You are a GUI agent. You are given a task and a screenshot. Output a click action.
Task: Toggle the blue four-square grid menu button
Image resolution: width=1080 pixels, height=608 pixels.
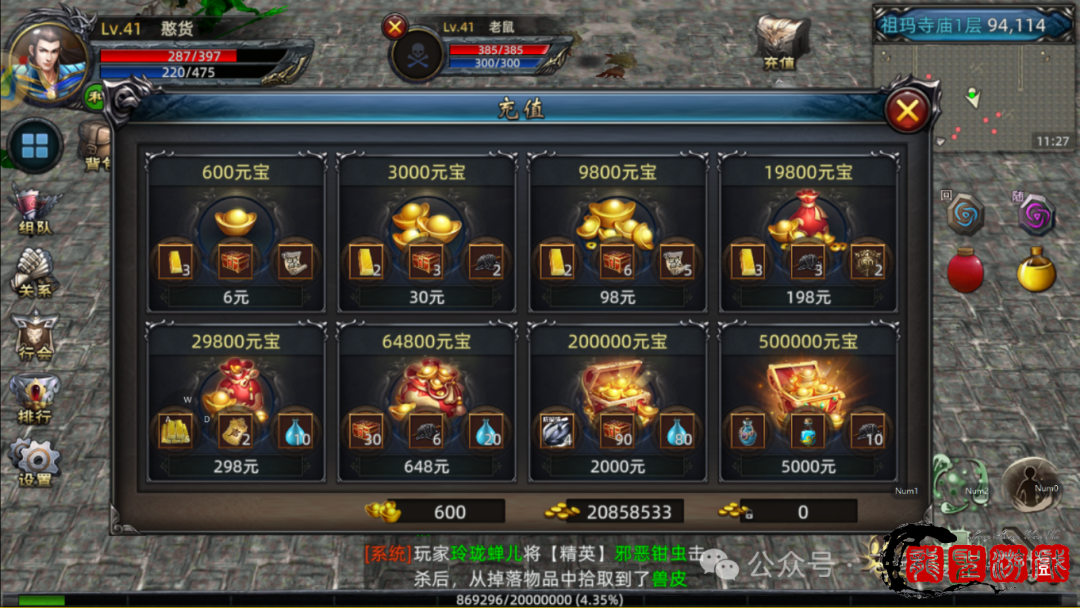35,147
